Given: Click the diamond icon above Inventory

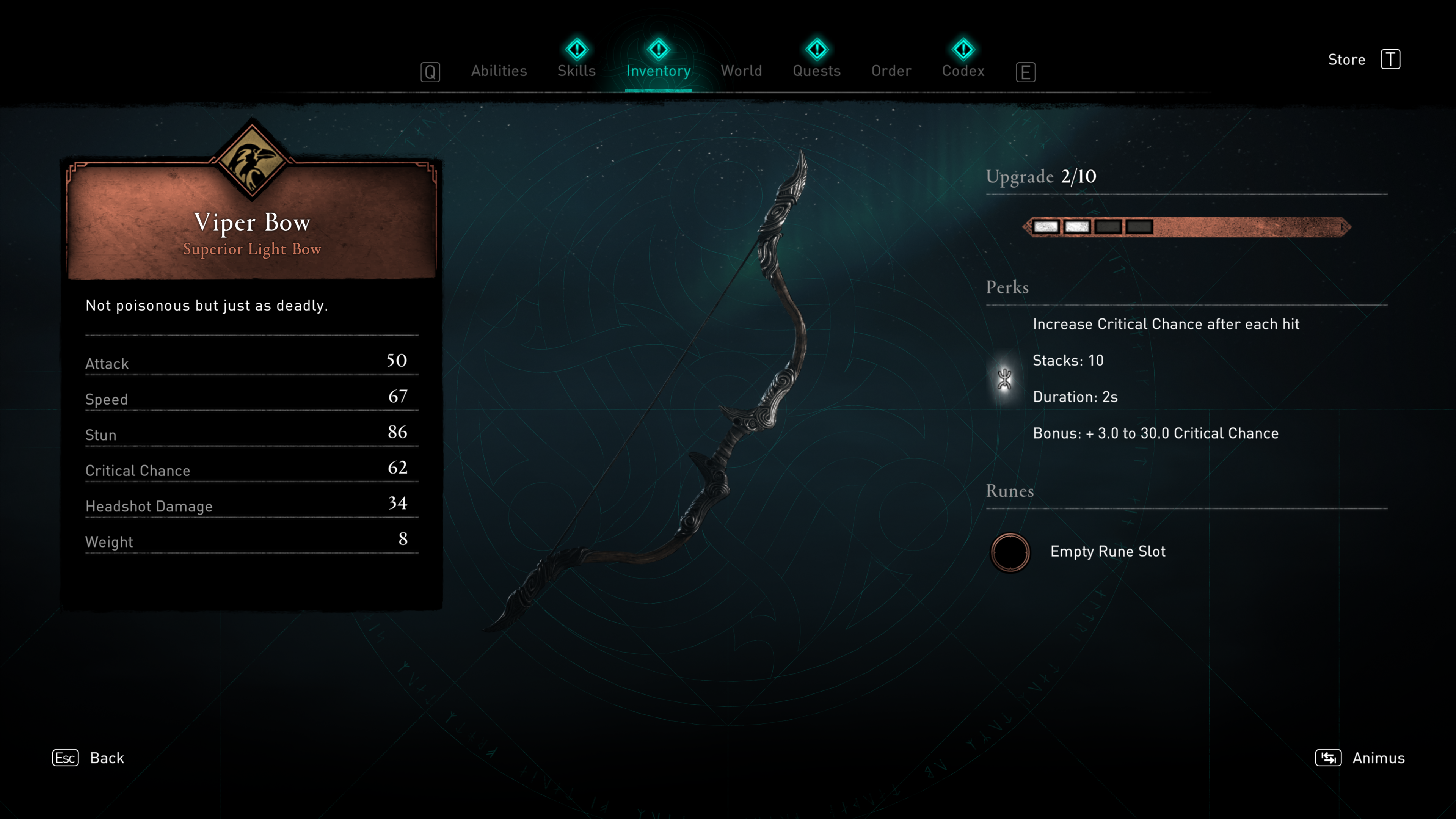Looking at the screenshot, I should (x=659, y=50).
